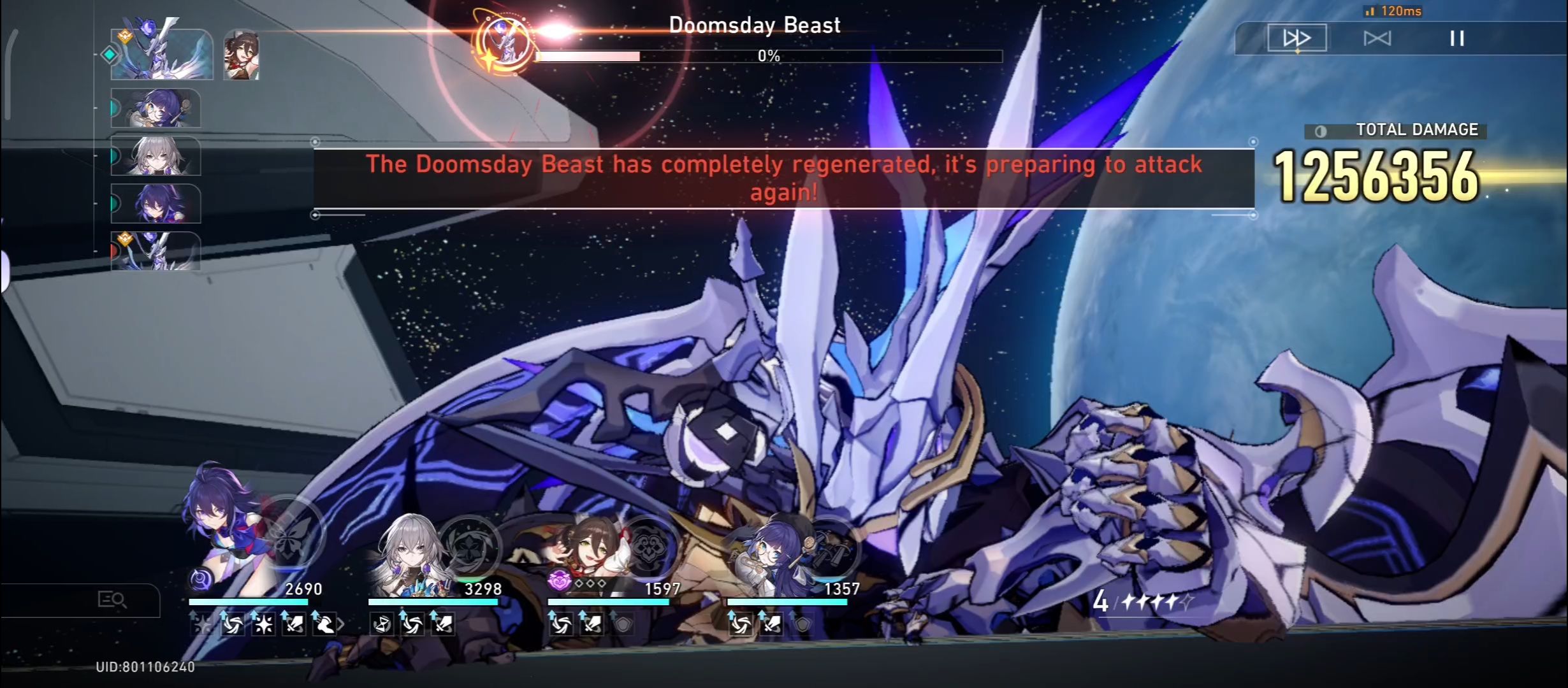Click the orange elite marker on first enemy slot

tap(125, 37)
